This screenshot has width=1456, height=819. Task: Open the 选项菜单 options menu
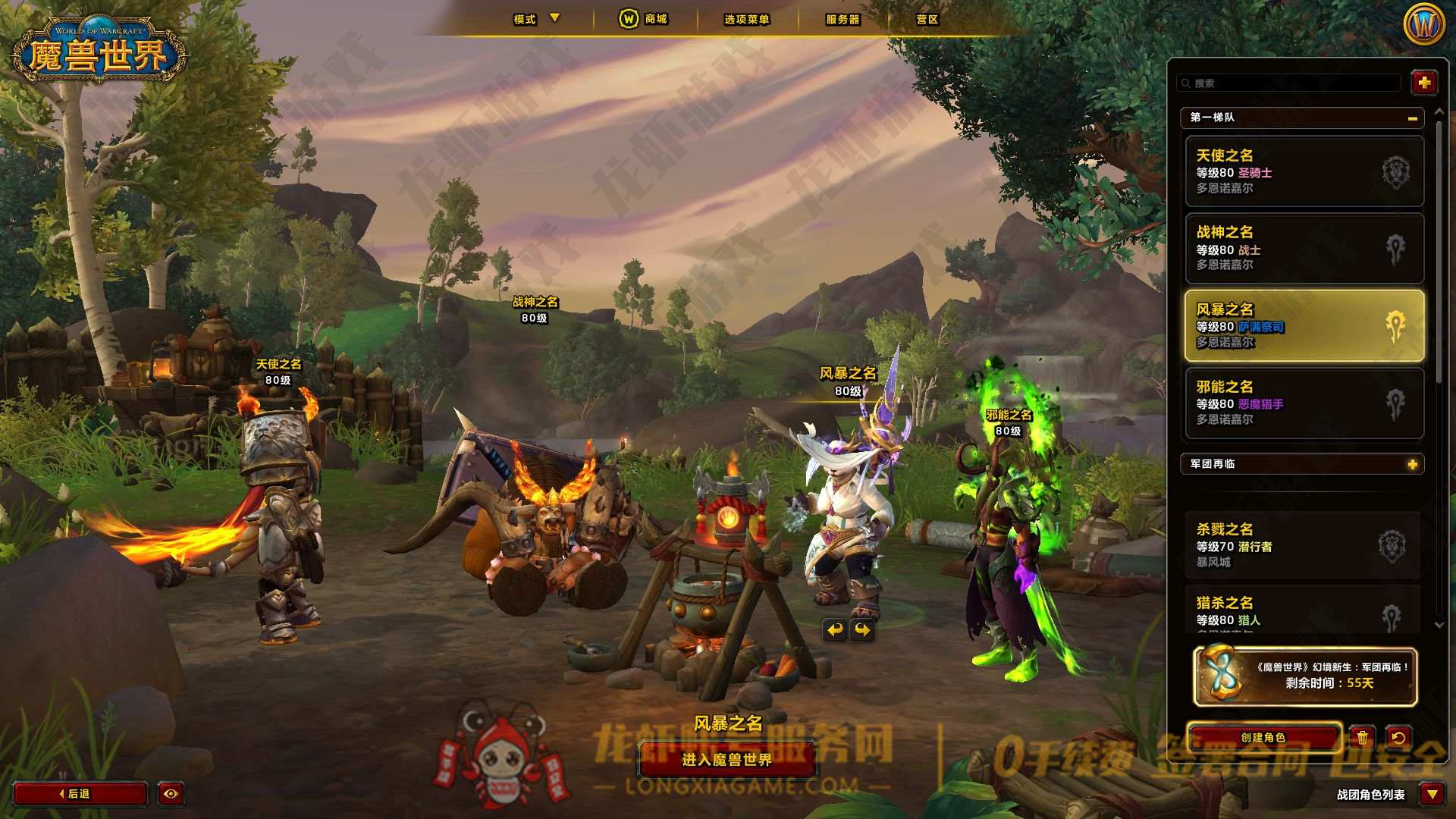point(746,19)
